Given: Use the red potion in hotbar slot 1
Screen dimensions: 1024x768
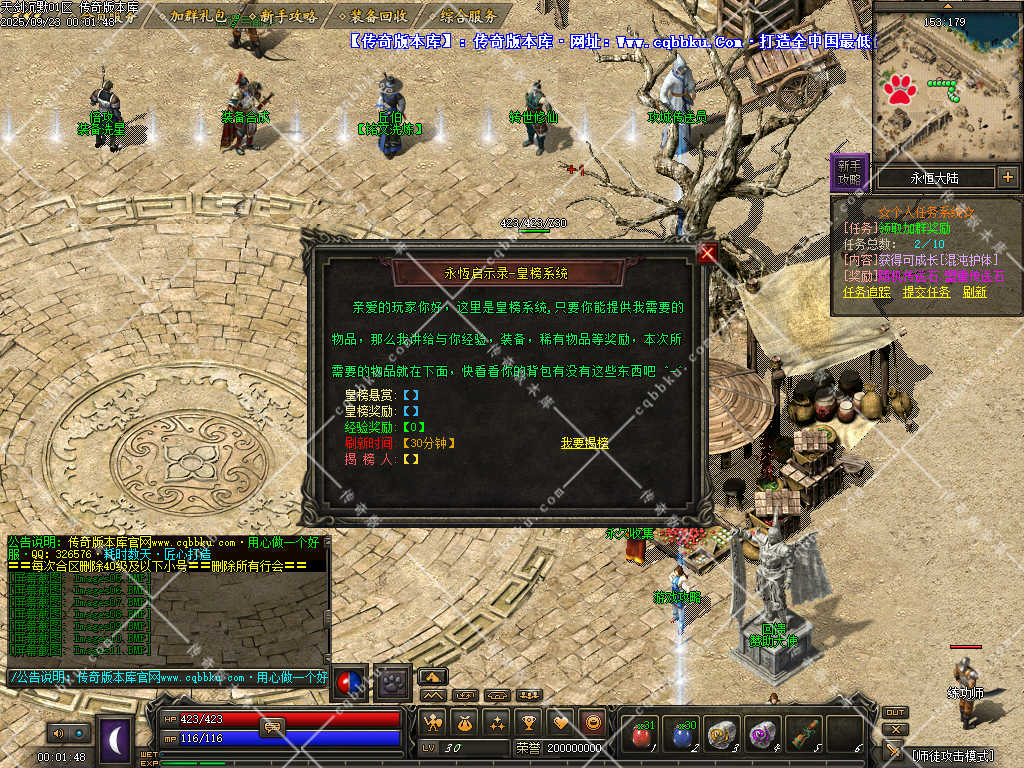Looking at the screenshot, I should (x=640, y=735).
